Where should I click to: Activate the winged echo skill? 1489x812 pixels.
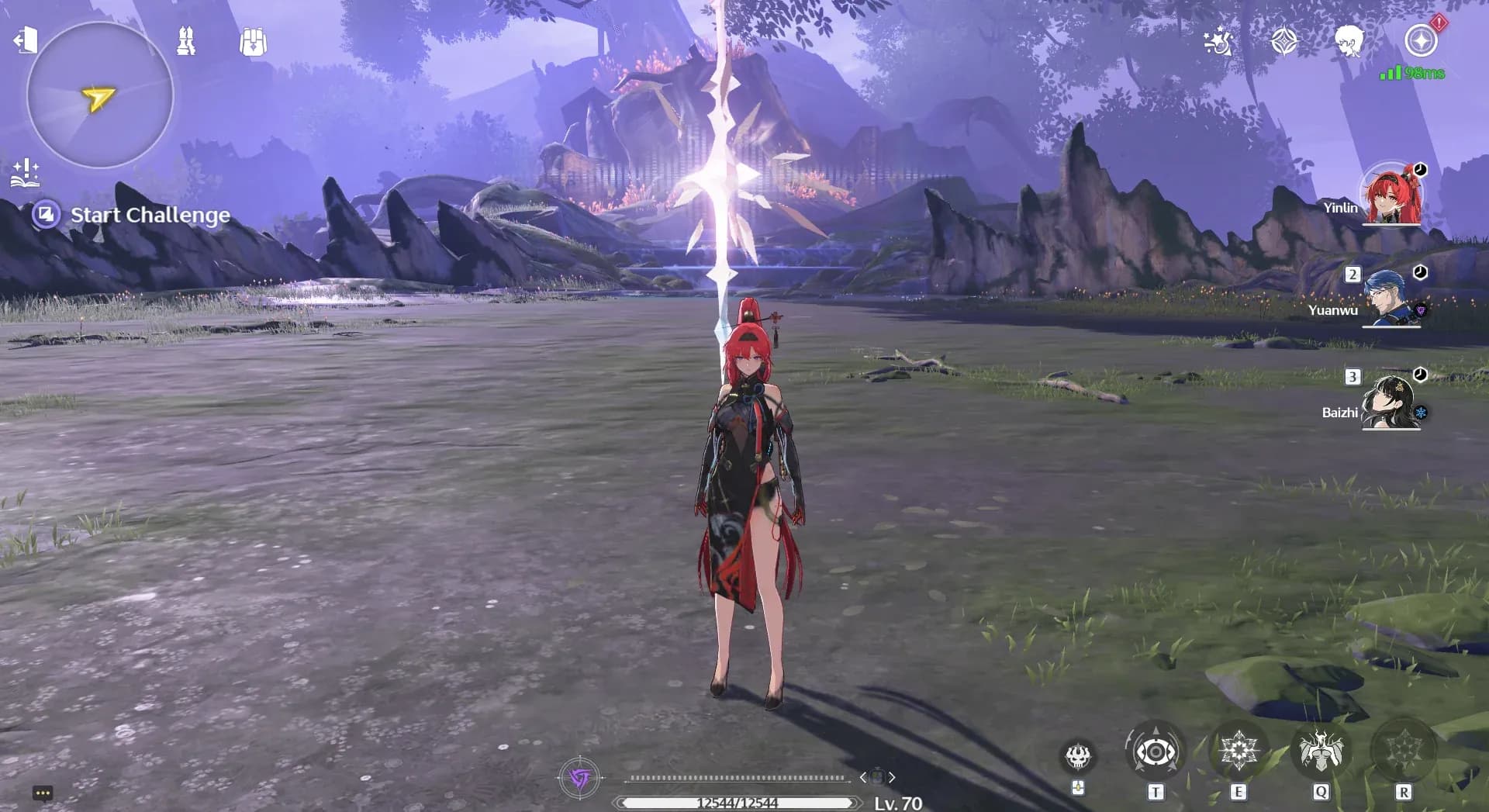(x=1321, y=752)
